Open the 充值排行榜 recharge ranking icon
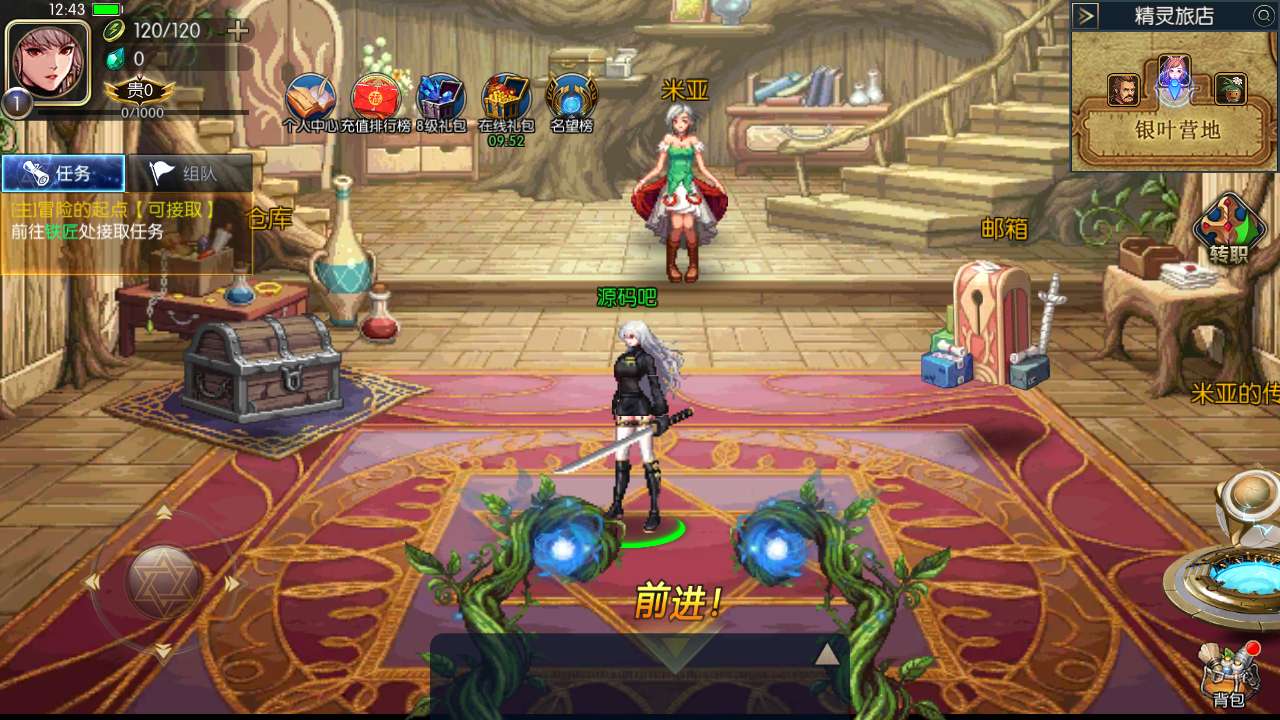Screen dimensions: 1280x720 pos(376,99)
